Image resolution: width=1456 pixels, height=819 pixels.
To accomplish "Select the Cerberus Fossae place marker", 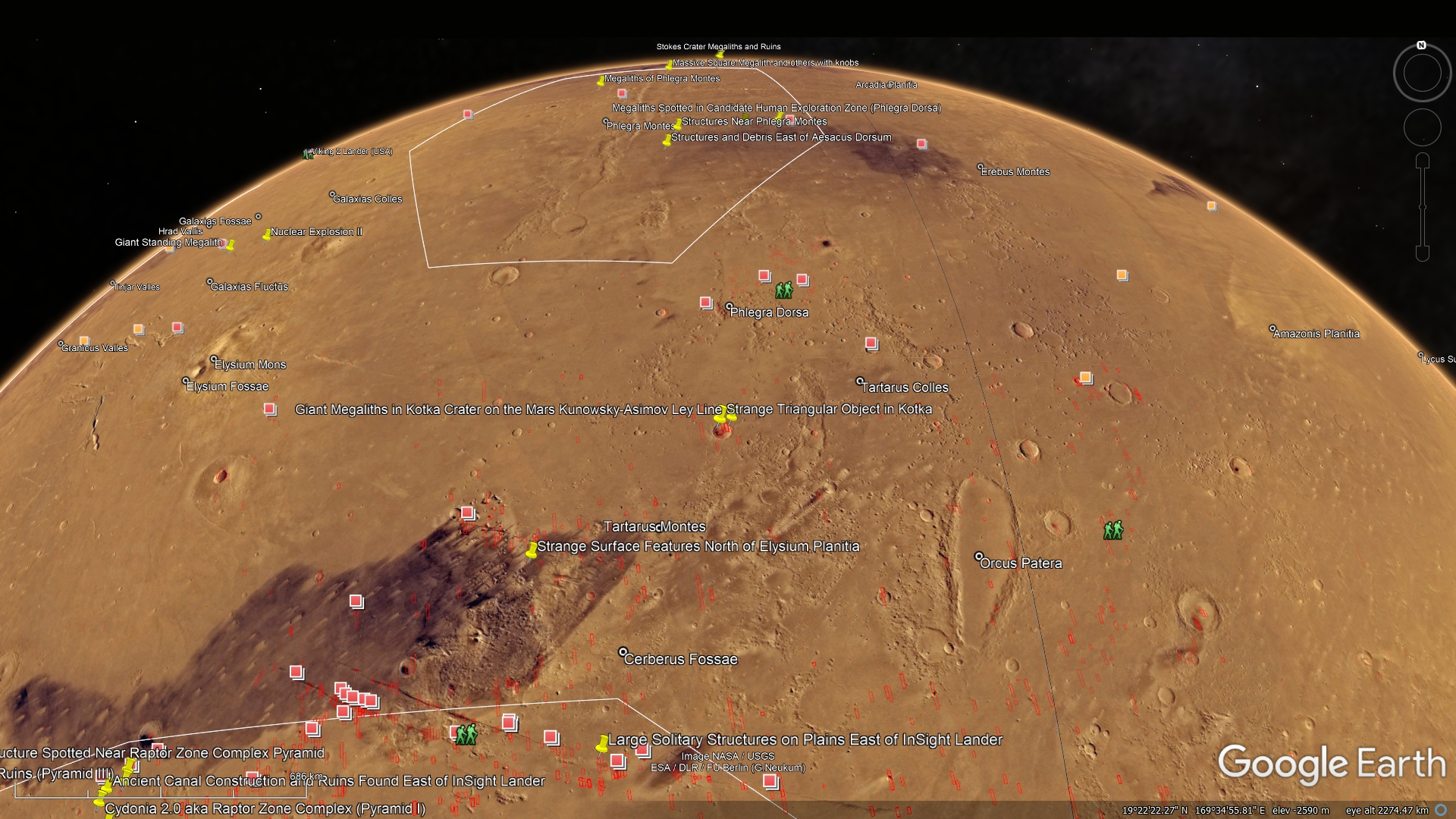I will coord(623,652).
